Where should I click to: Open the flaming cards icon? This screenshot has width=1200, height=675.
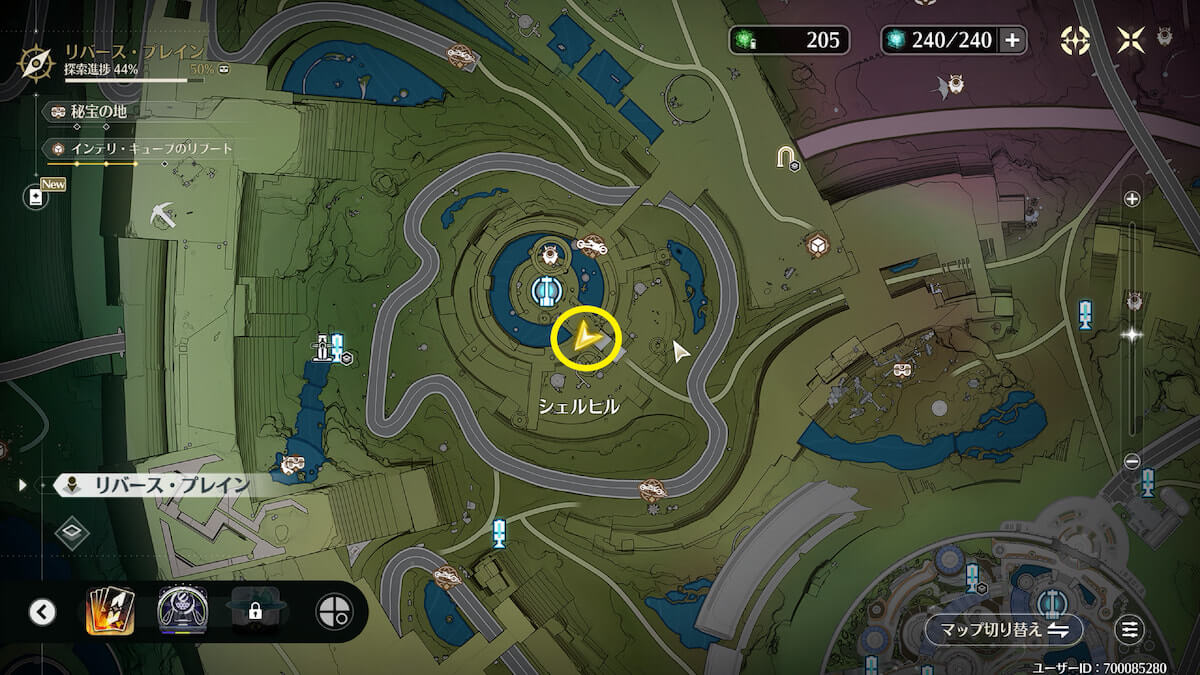[x=109, y=611]
